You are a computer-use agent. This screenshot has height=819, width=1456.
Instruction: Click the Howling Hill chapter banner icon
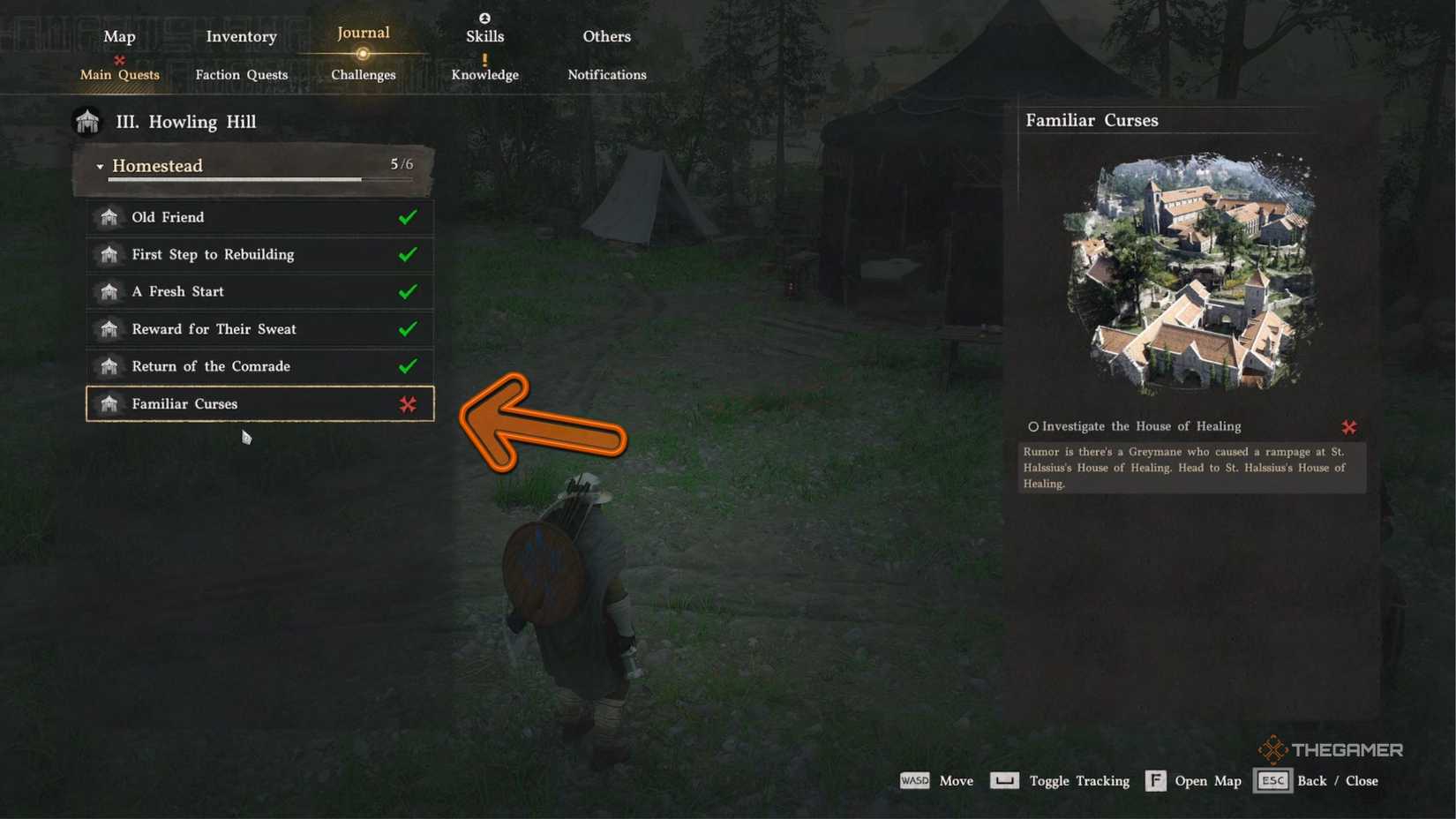point(86,121)
